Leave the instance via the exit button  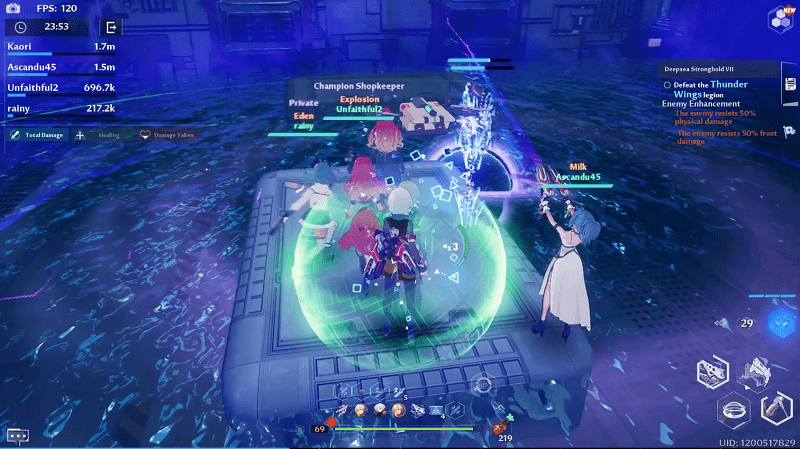[x=112, y=27]
